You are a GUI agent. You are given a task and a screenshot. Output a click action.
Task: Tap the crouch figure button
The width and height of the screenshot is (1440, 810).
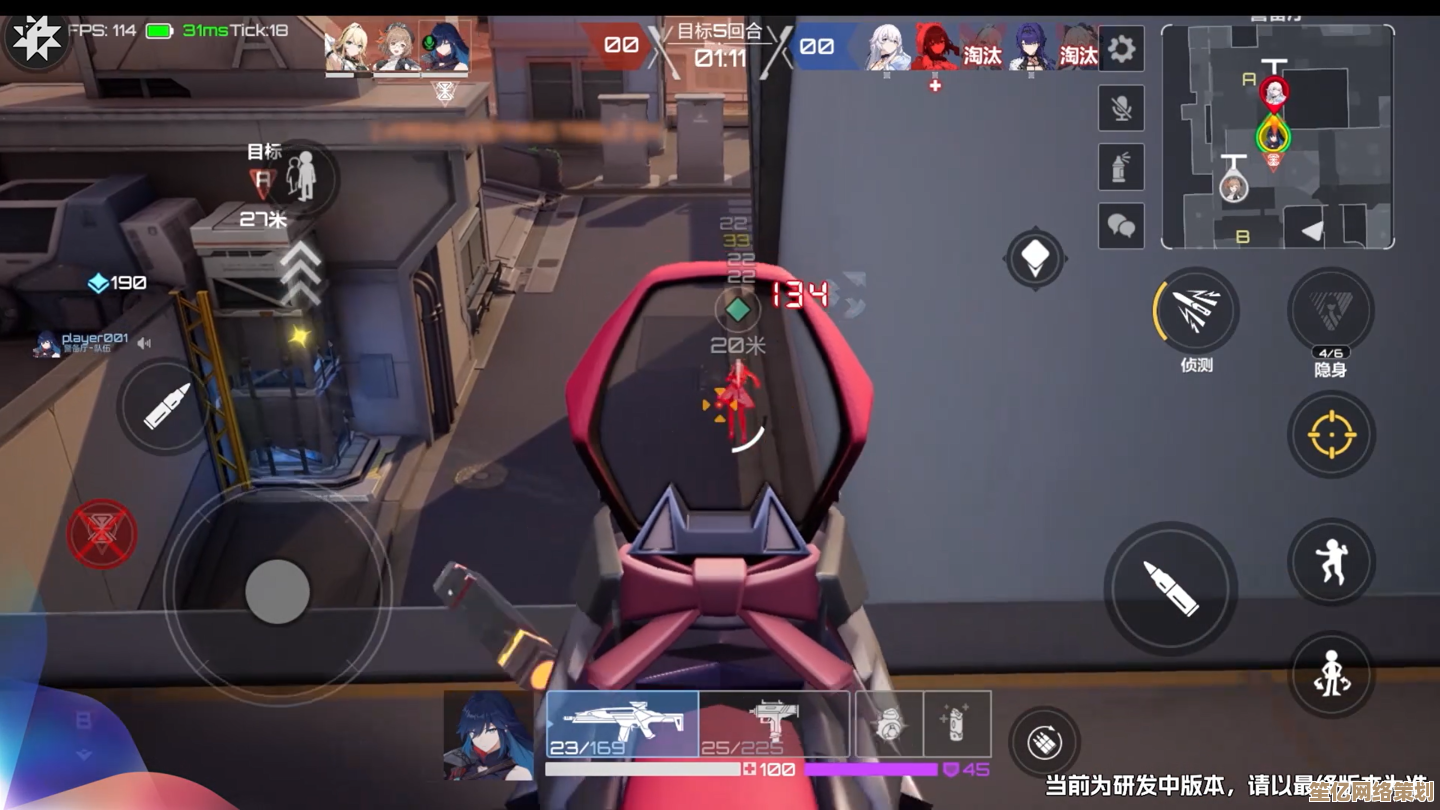coord(1331,673)
